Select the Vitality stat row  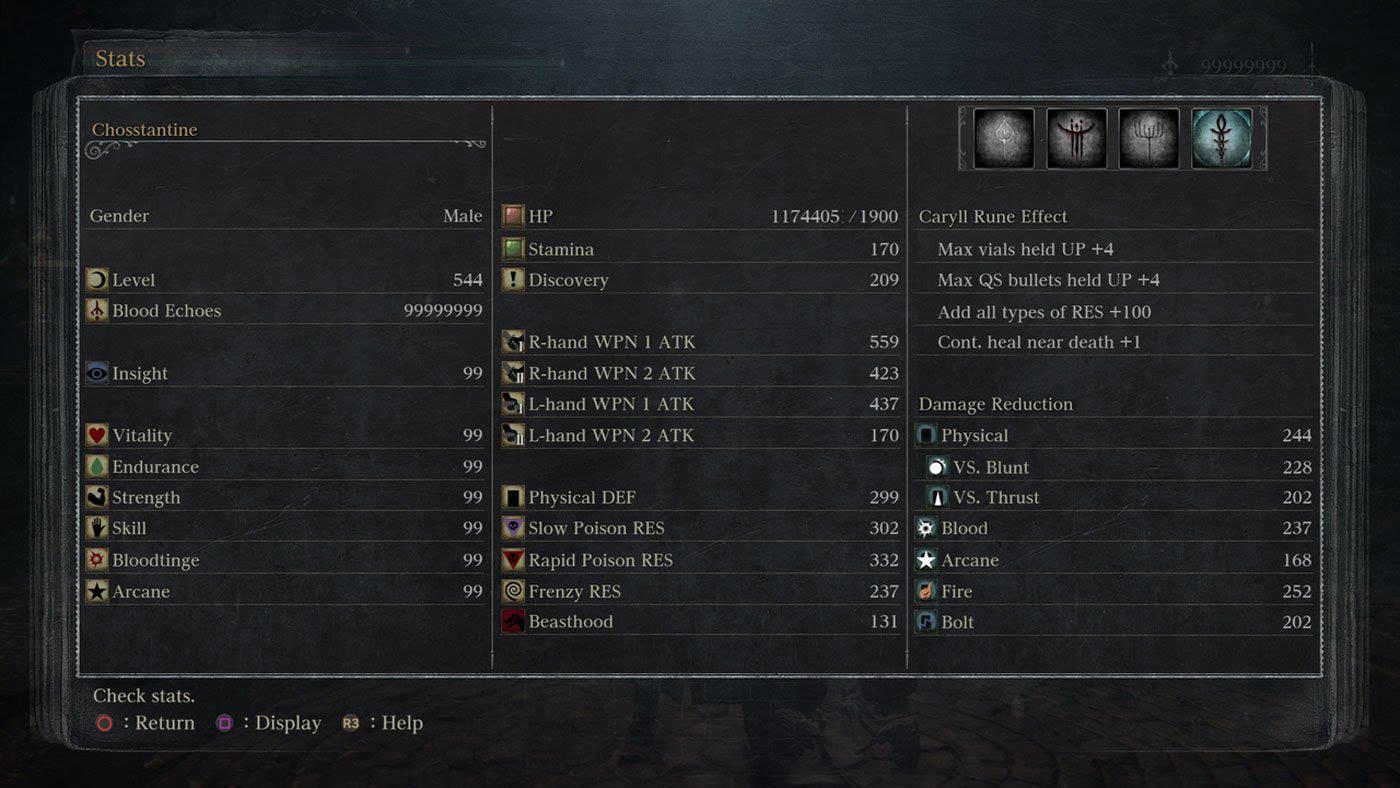[x=285, y=435]
